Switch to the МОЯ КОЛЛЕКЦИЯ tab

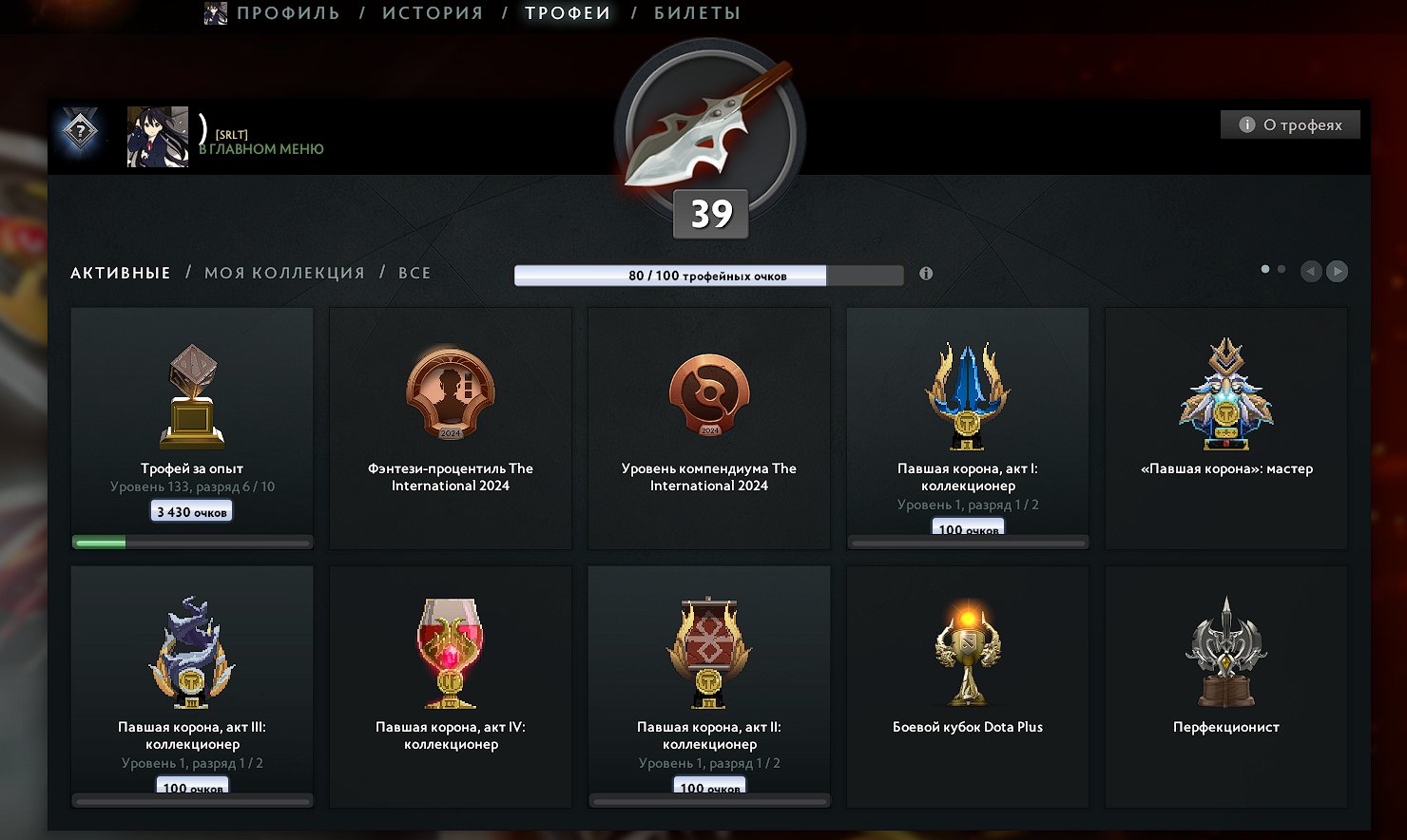point(284,273)
